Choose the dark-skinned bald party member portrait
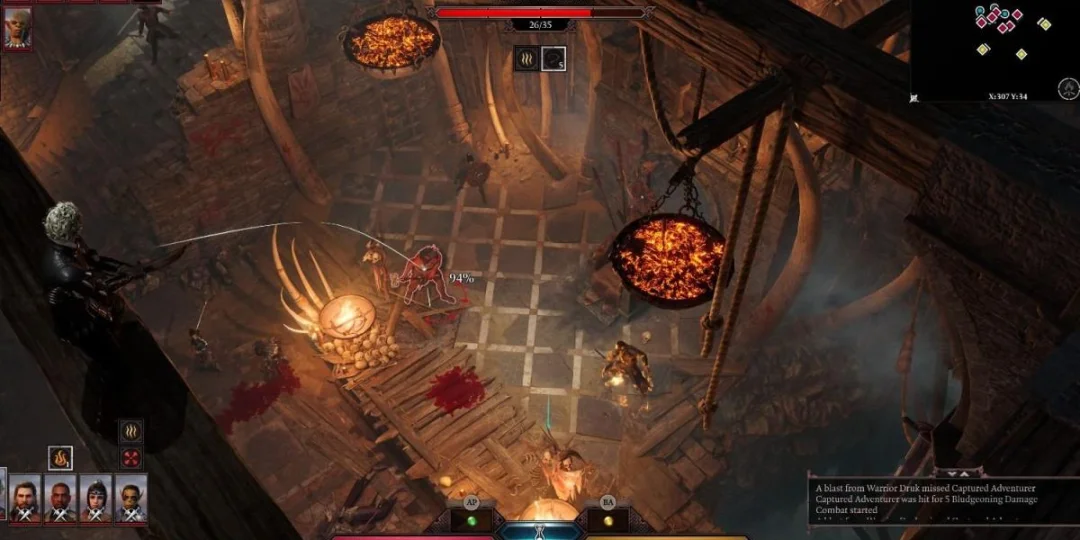1080x540 pixels. (x=60, y=497)
